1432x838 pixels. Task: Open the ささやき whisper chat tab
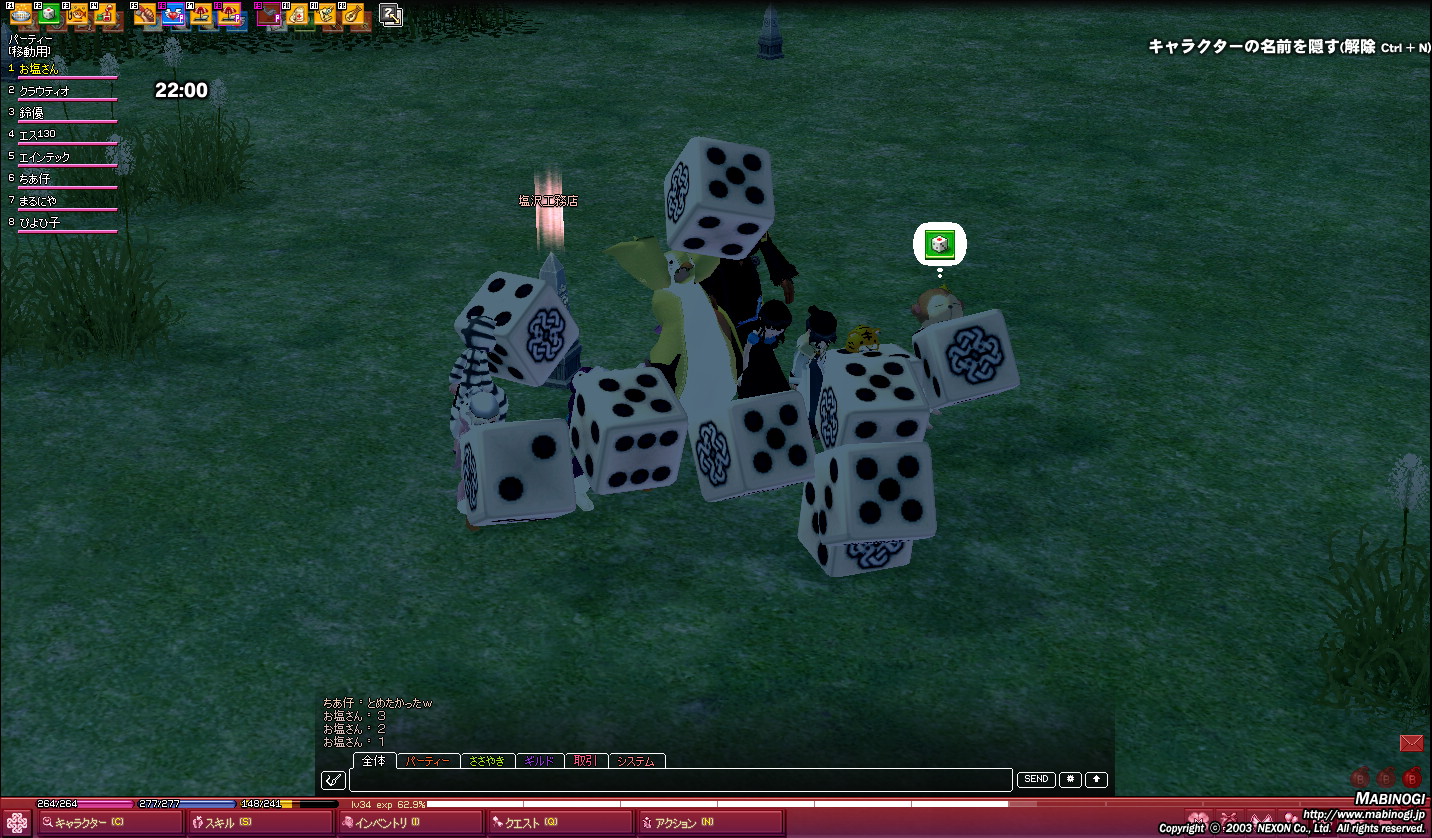(487, 761)
